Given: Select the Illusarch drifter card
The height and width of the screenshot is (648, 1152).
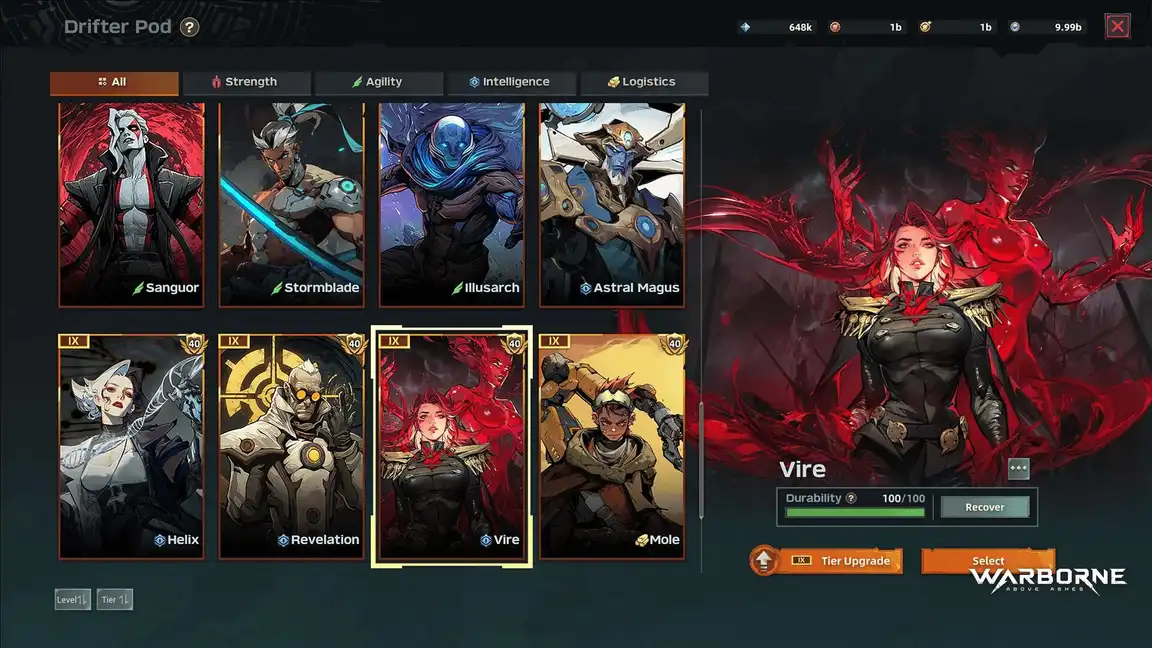Looking at the screenshot, I should (452, 205).
